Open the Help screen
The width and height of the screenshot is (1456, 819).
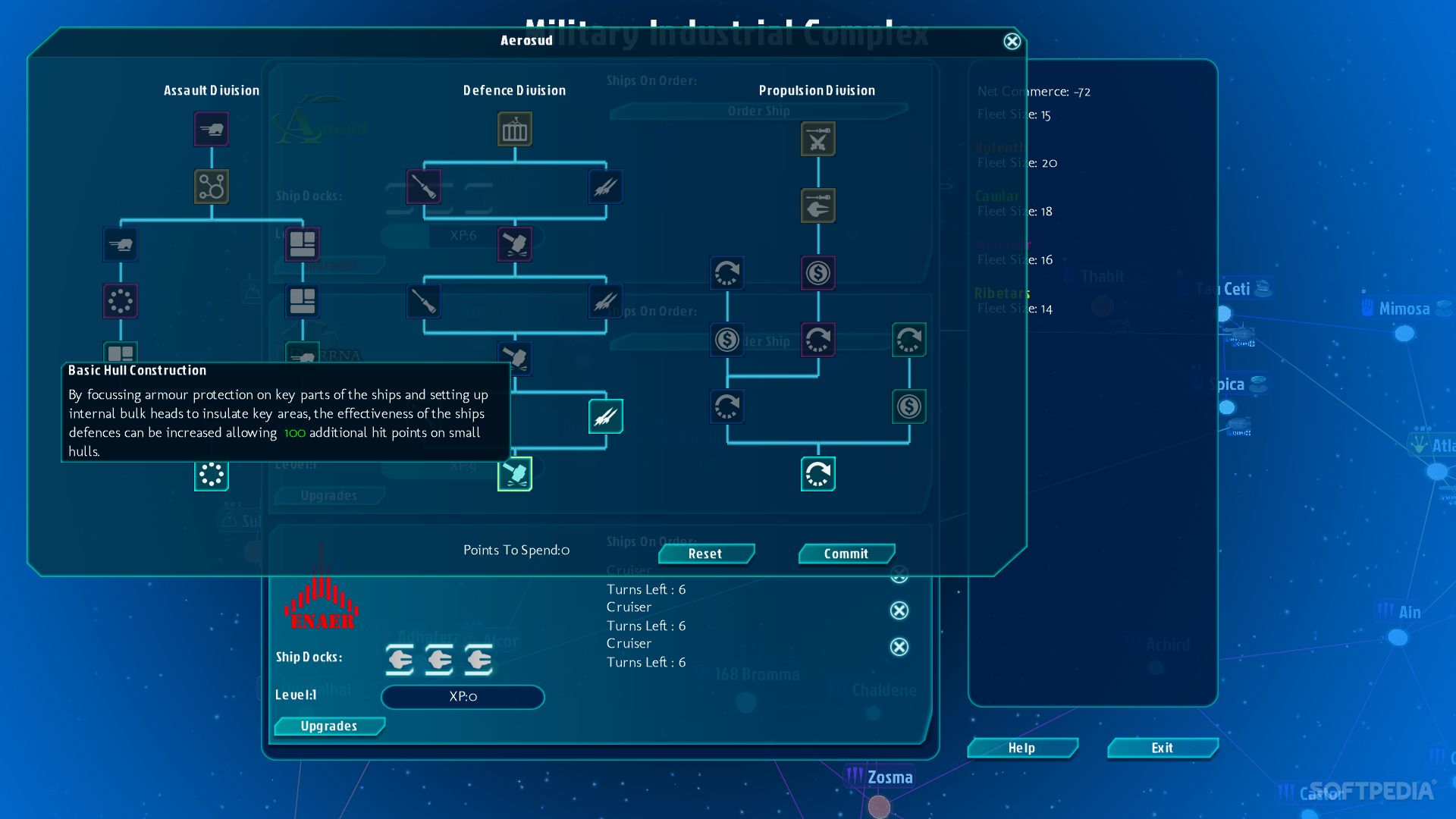point(1021,748)
